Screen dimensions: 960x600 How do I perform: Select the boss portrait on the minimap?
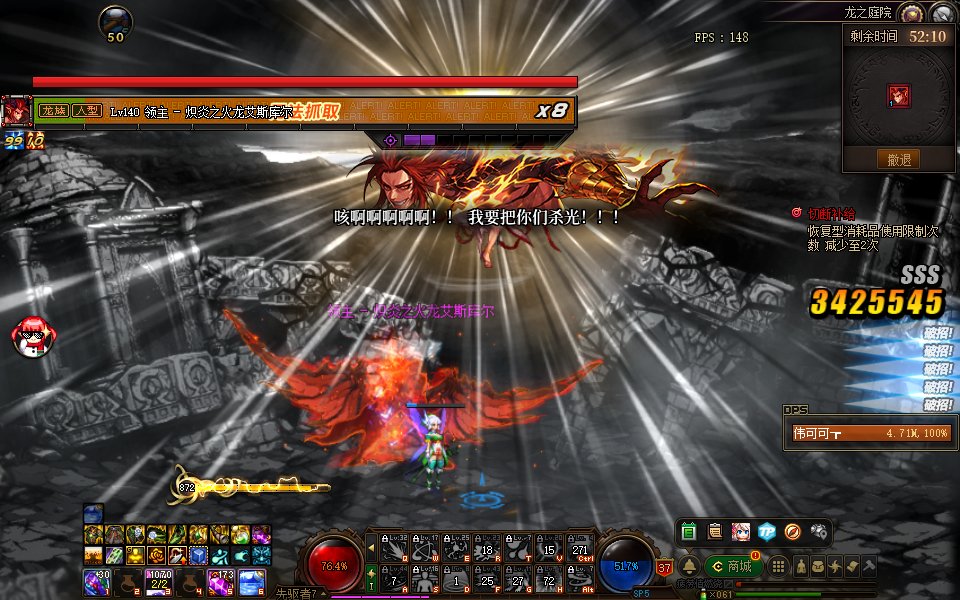(898, 95)
